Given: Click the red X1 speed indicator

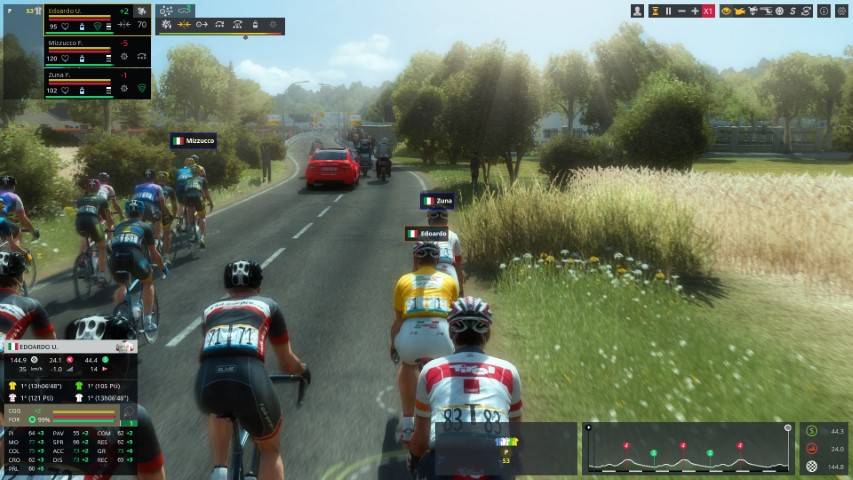Looking at the screenshot, I should click(x=708, y=11).
